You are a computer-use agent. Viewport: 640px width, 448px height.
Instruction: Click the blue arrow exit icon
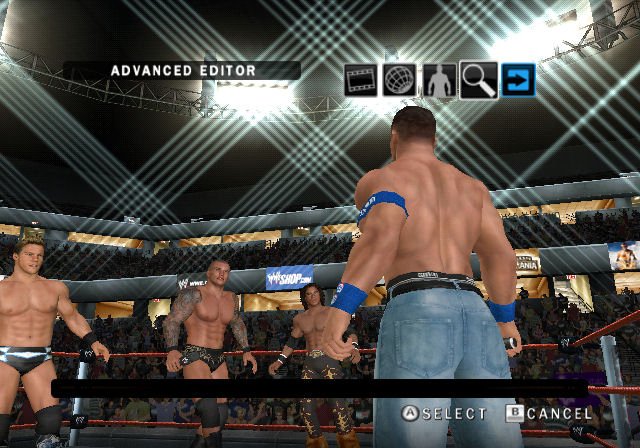518,80
